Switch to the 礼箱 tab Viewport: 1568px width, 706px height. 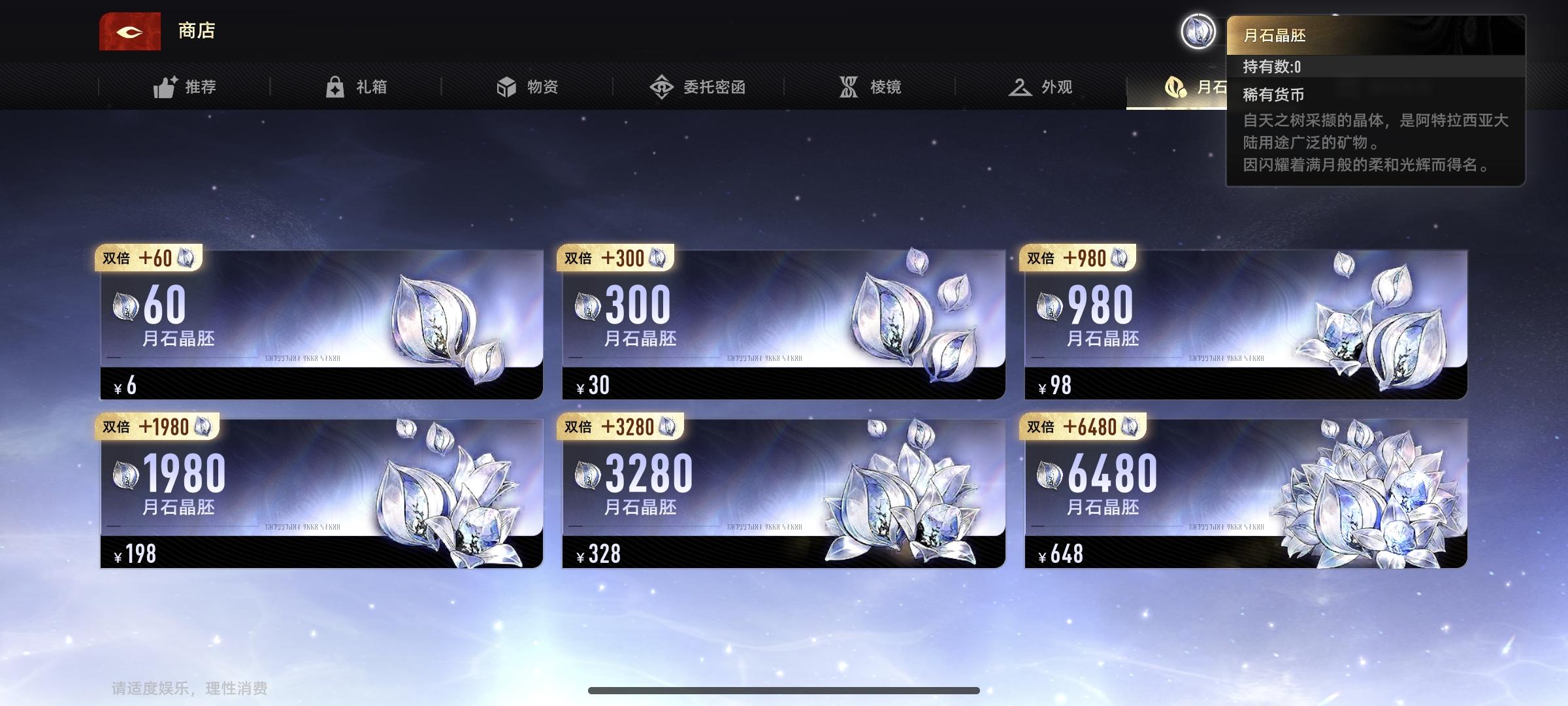coord(359,86)
